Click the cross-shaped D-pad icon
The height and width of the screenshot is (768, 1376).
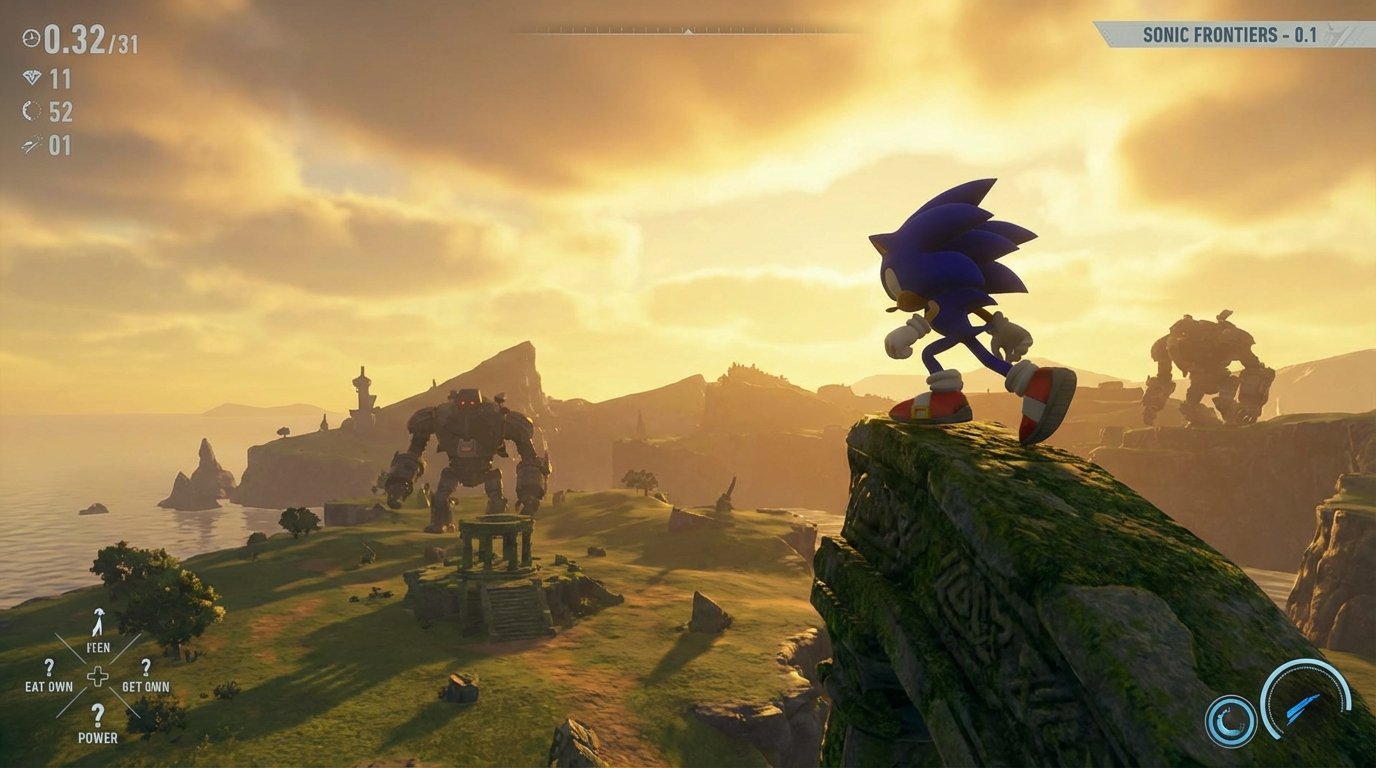(x=98, y=677)
